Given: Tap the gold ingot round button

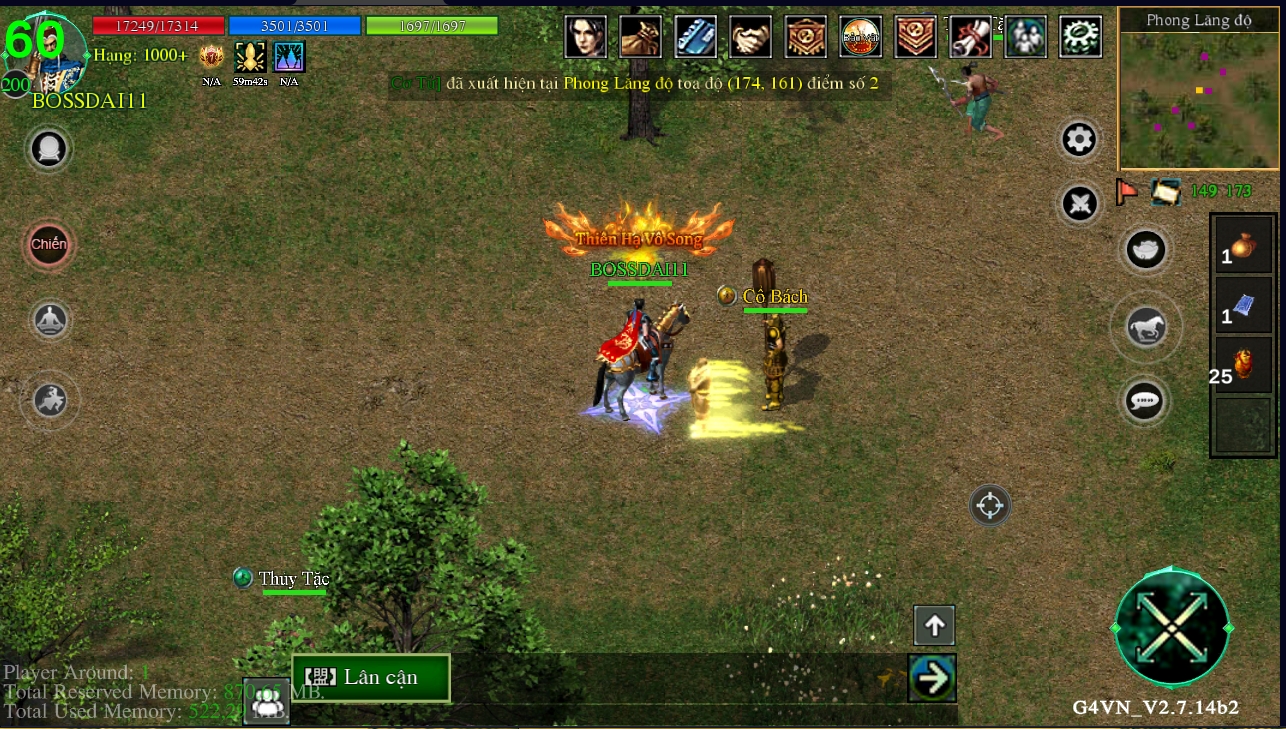Looking at the screenshot, I should (1145, 249).
